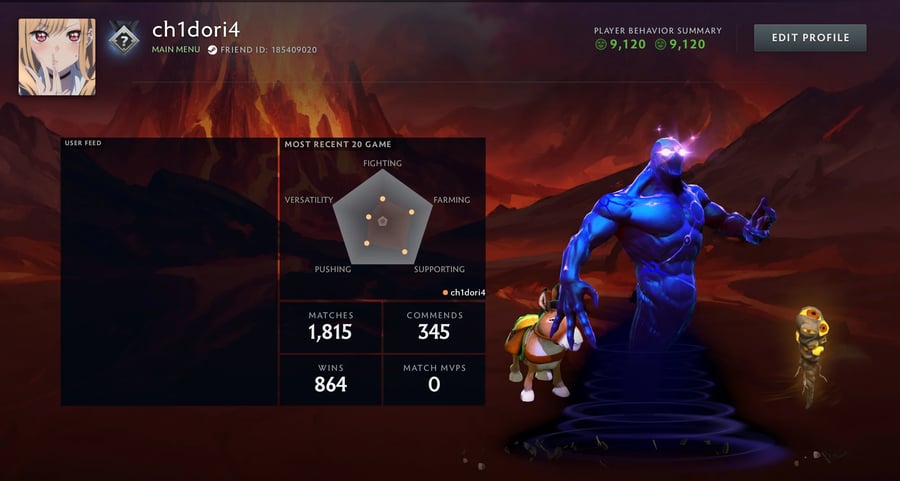Click the pentagon stats radar chart

[x=382, y=219]
